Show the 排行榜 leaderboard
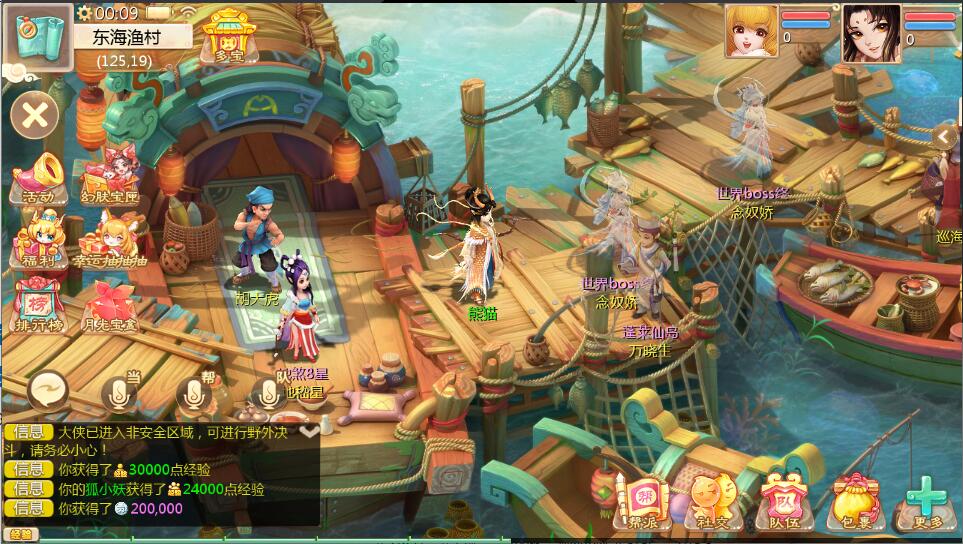Screen dimensions: 963x544 (37, 305)
